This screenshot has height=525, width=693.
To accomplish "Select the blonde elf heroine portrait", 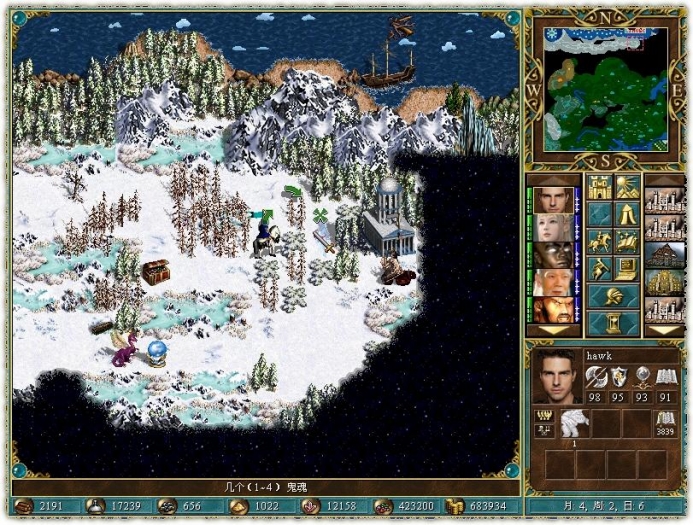I will pos(552,228).
